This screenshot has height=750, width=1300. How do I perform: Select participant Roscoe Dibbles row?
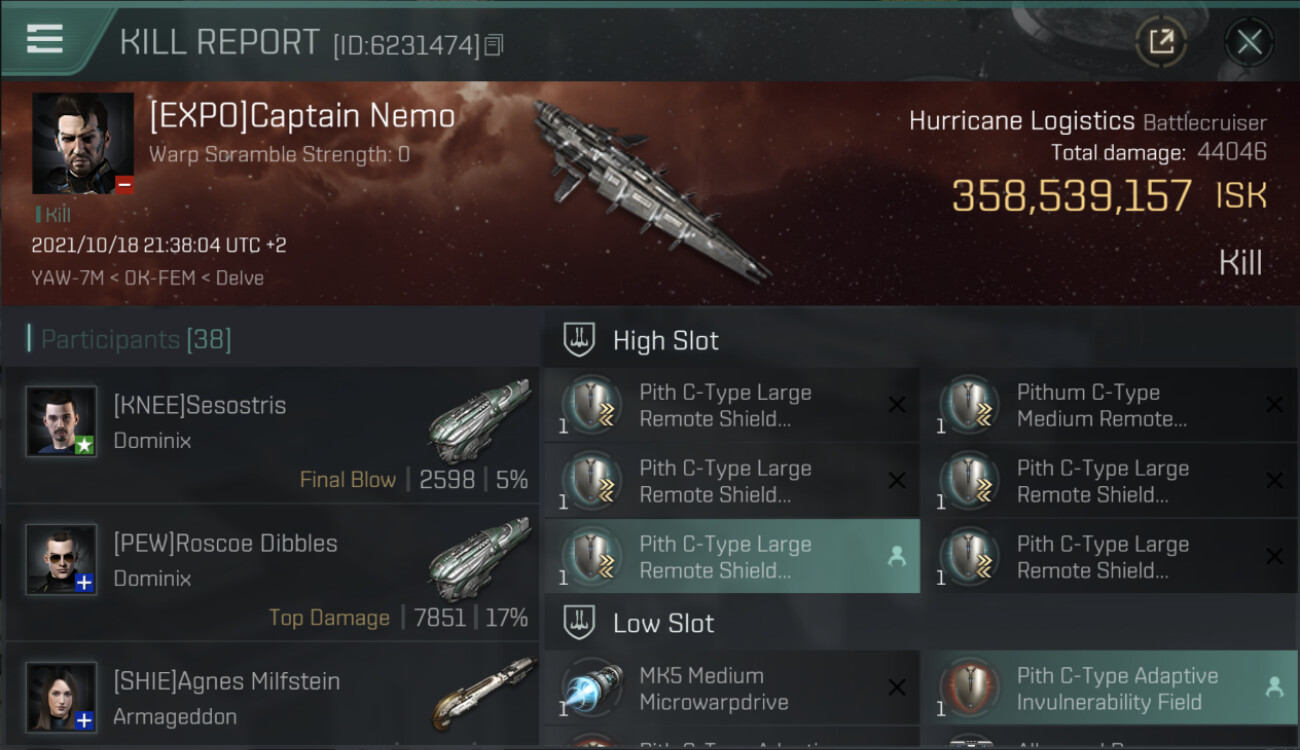click(272, 573)
